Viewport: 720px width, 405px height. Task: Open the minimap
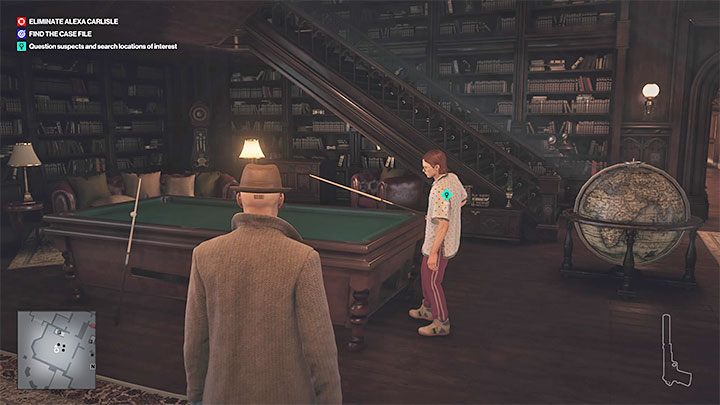(56, 349)
